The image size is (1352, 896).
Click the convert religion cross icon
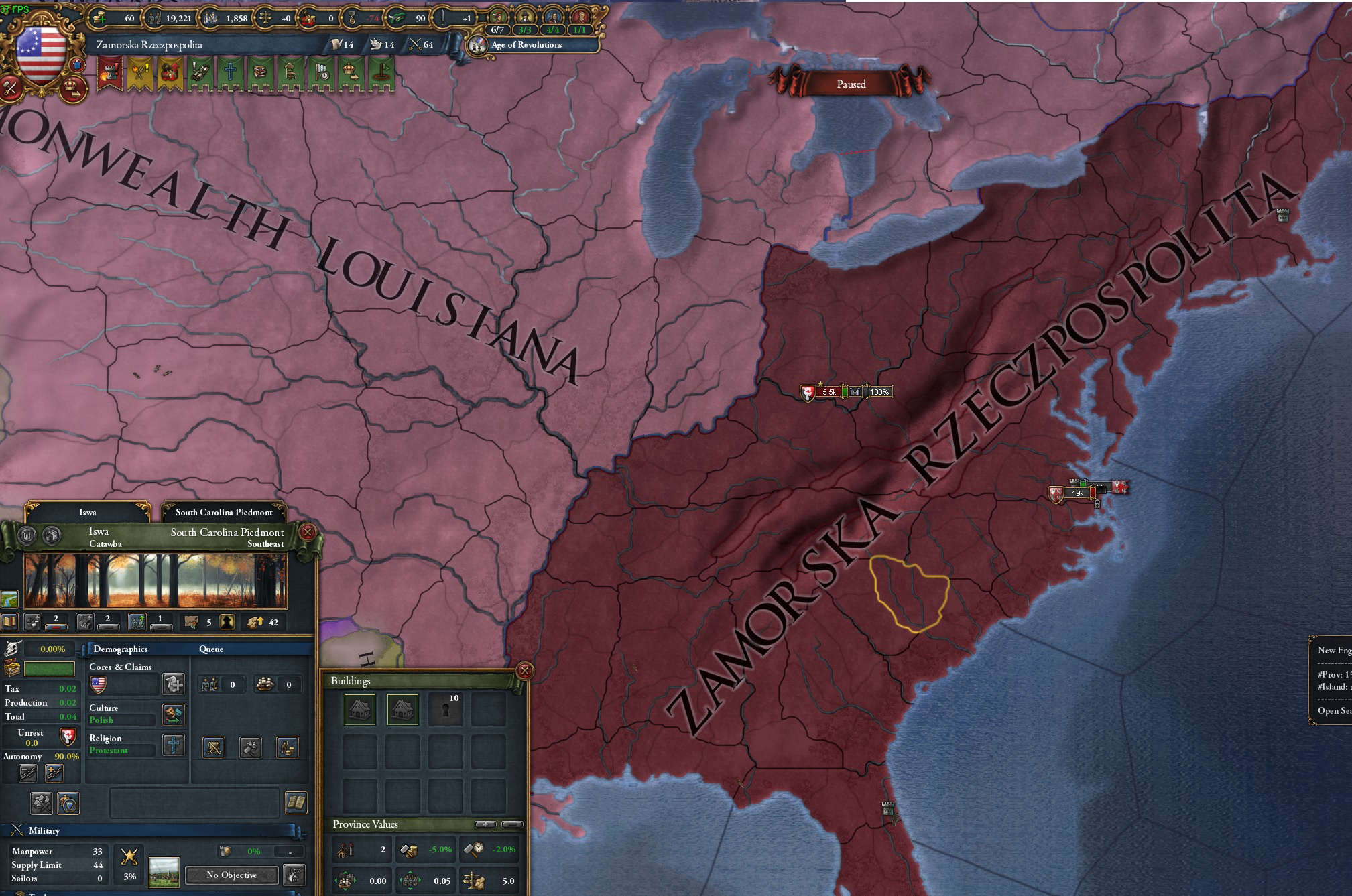[174, 747]
